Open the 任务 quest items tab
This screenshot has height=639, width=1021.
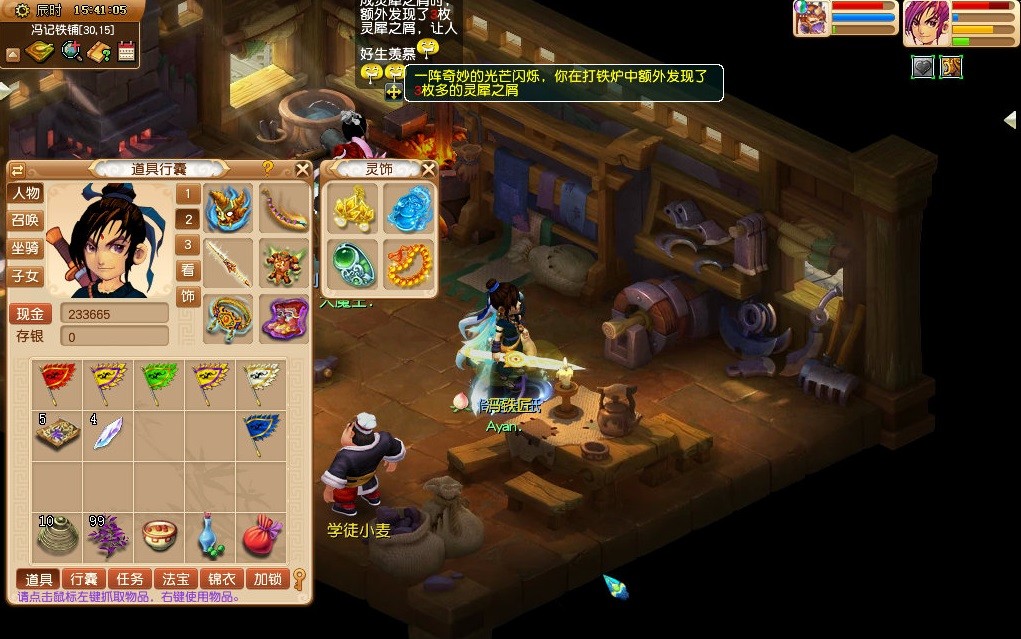[130, 579]
